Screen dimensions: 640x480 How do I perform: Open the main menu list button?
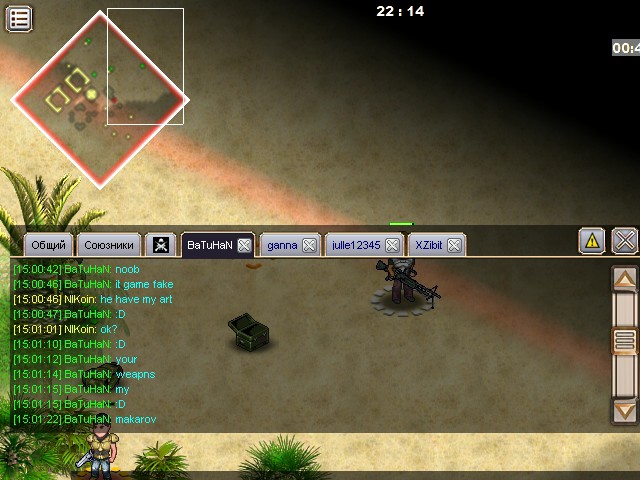(19, 18)
